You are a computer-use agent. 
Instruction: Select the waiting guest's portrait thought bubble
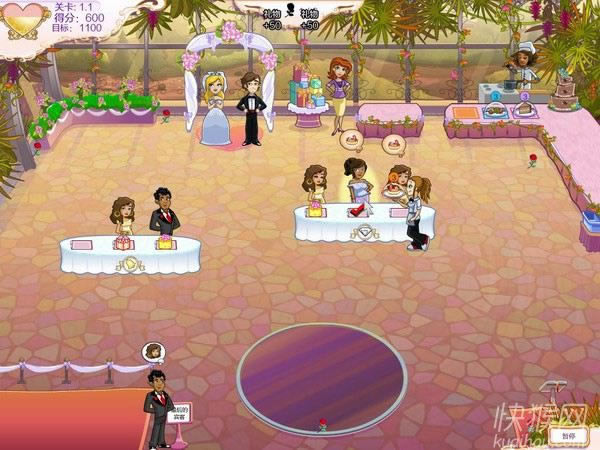tap(153, 352)
